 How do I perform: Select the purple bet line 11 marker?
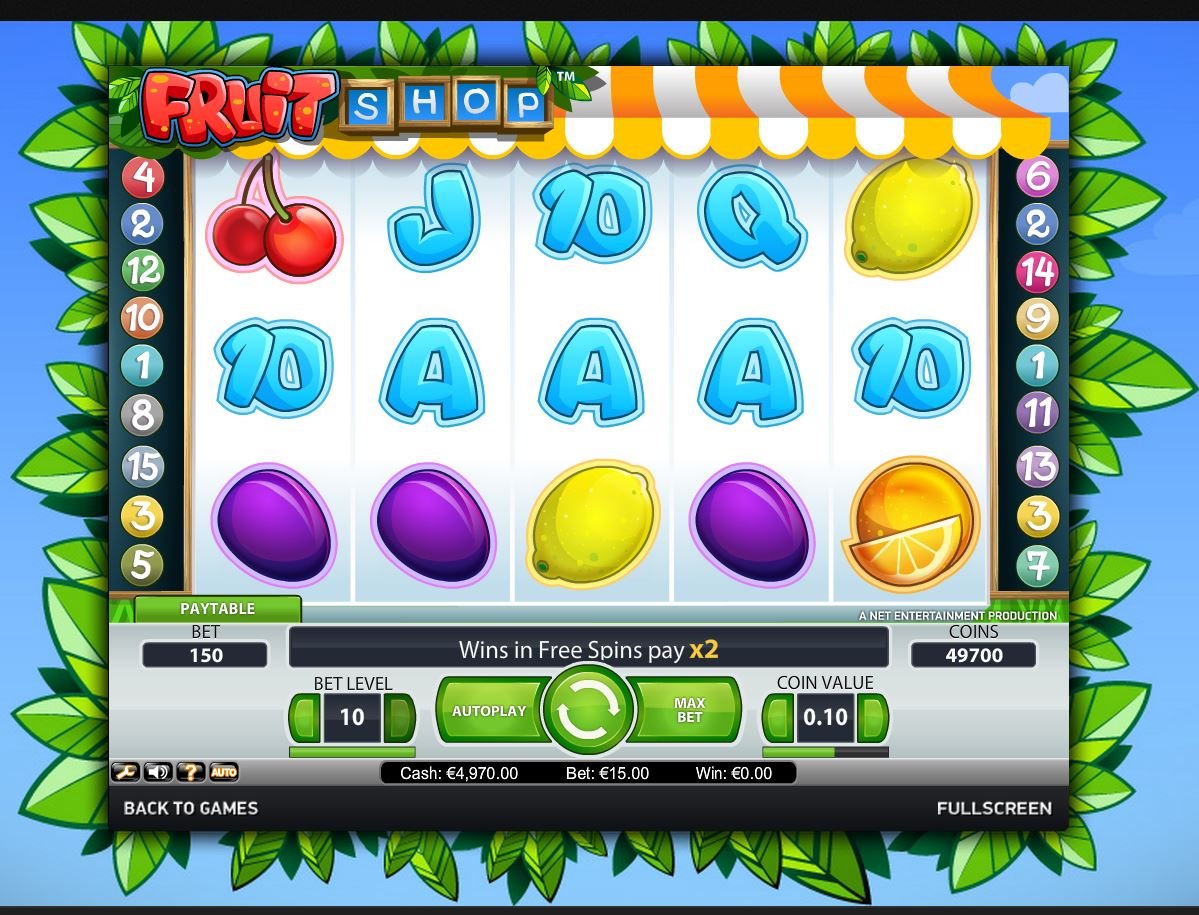tap(1037, 412)
